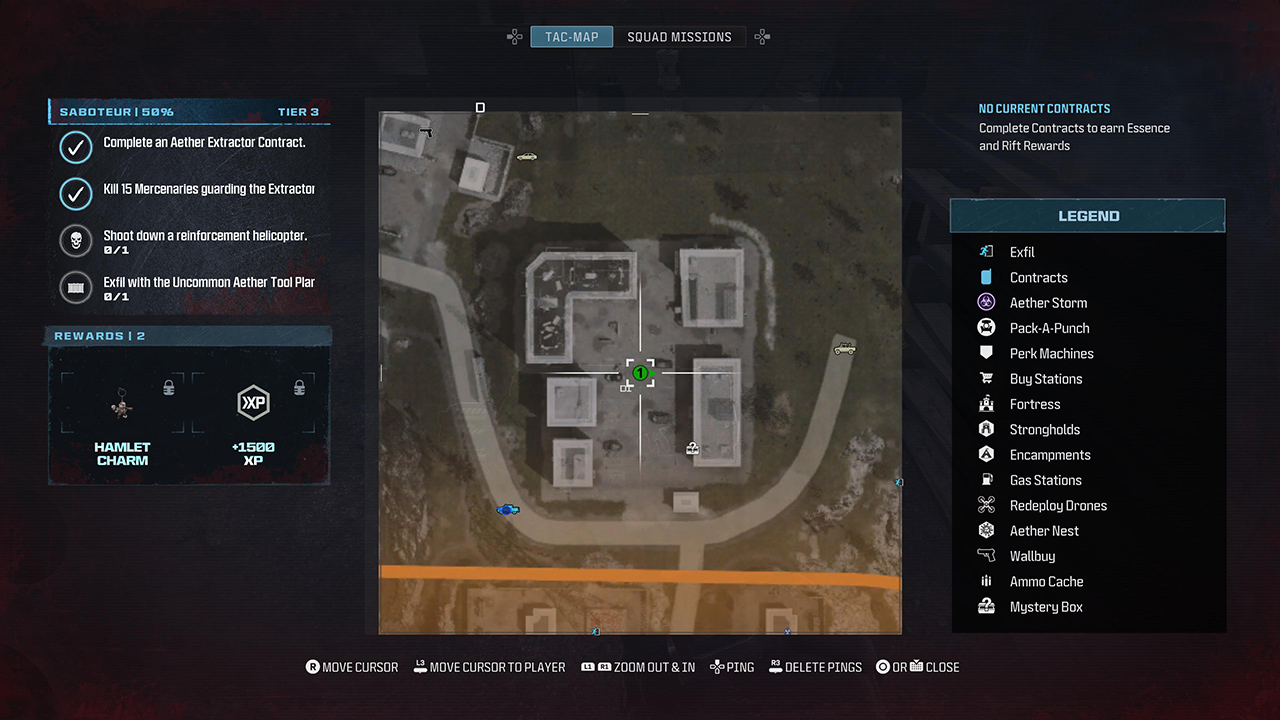Viewport: 1280px width, 720px height.
Task: Click the Ammo Cache icon in the legend
Action: 988,581
